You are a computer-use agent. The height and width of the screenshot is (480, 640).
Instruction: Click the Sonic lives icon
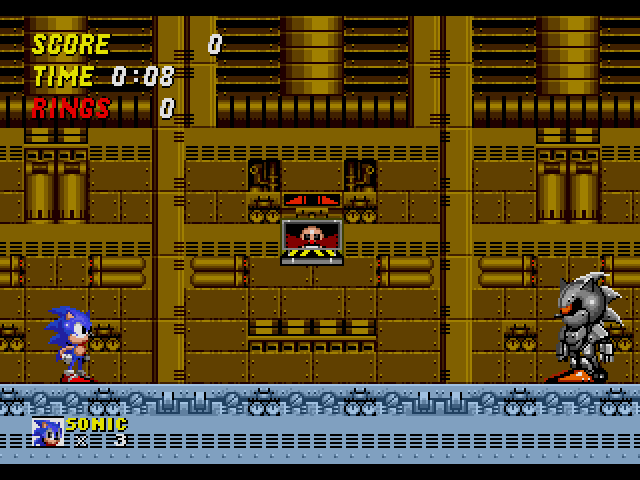click(48, 432)
